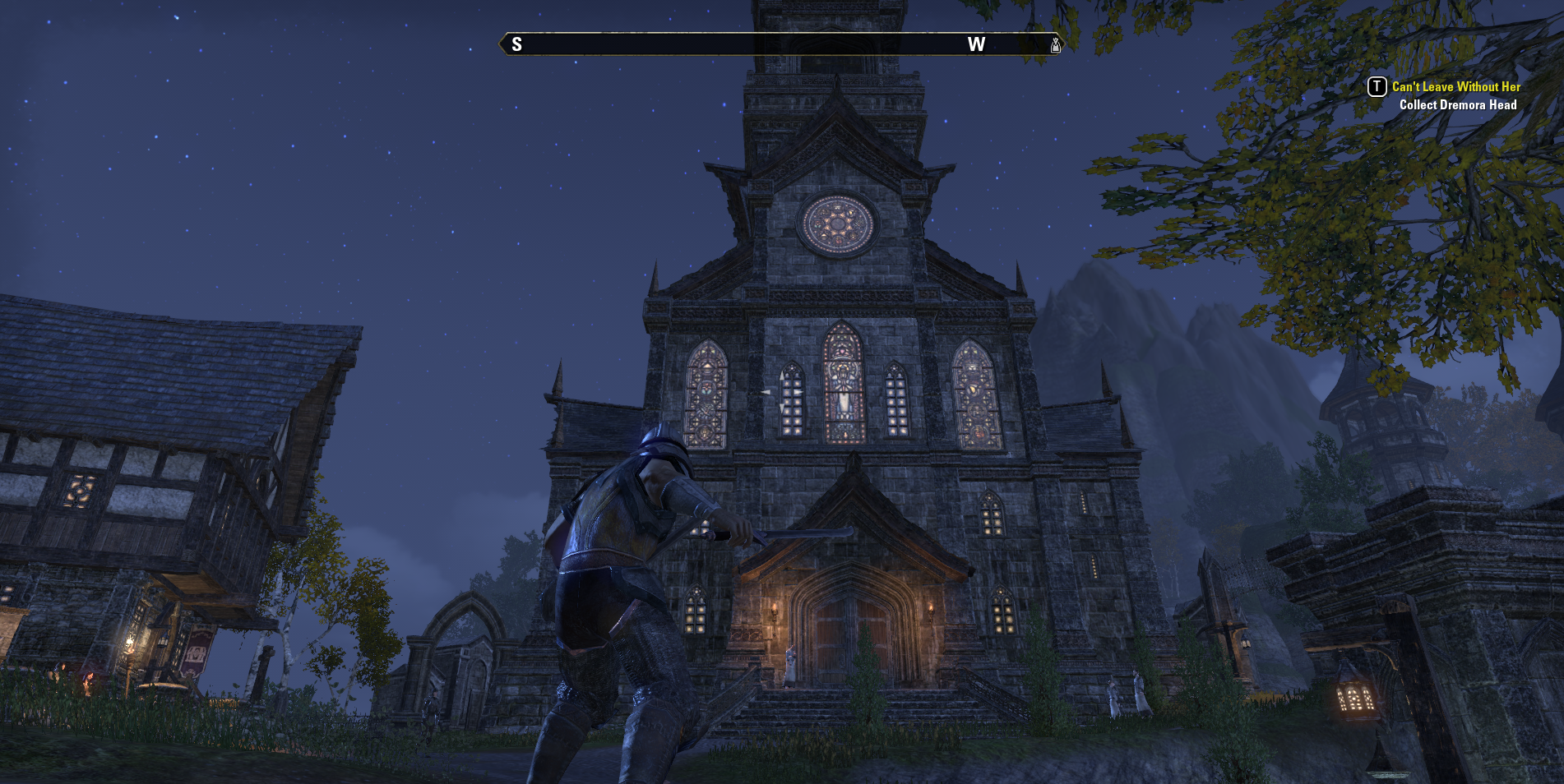
Task: Select the "Can't Leave Without Her" quest title
Action: click(x=1455, y=86)
